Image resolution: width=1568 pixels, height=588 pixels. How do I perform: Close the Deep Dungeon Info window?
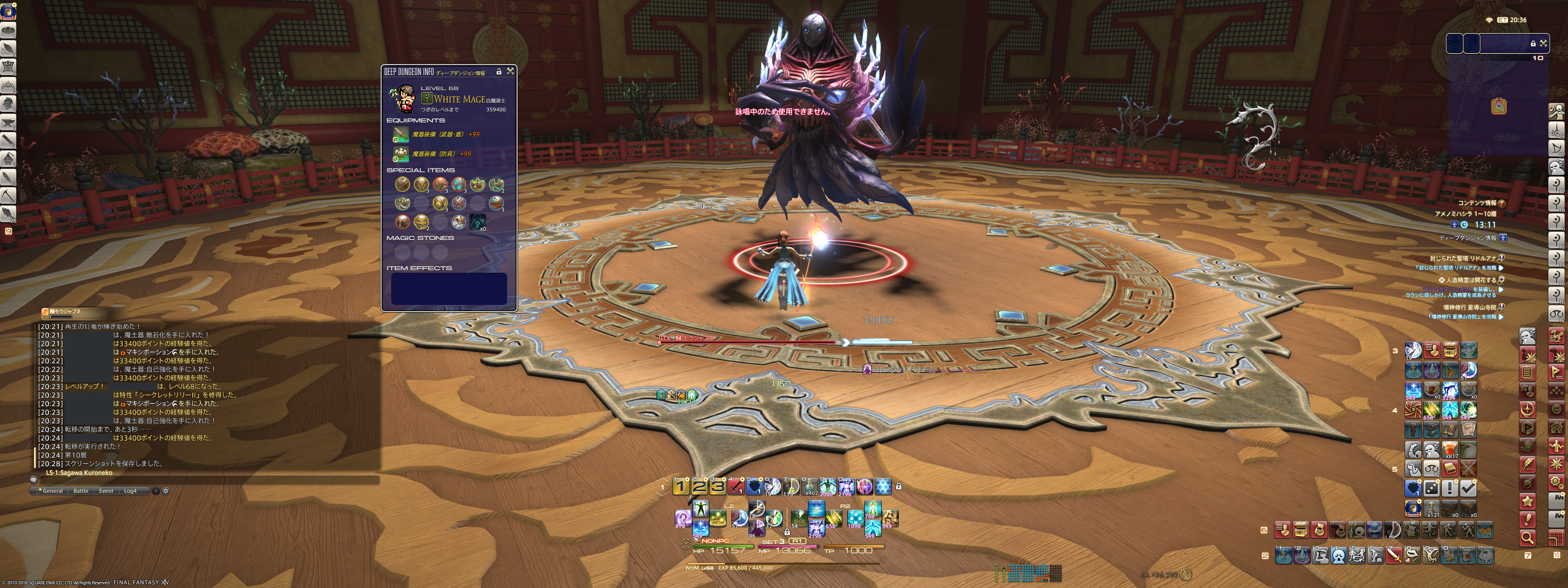pos(510,71)
